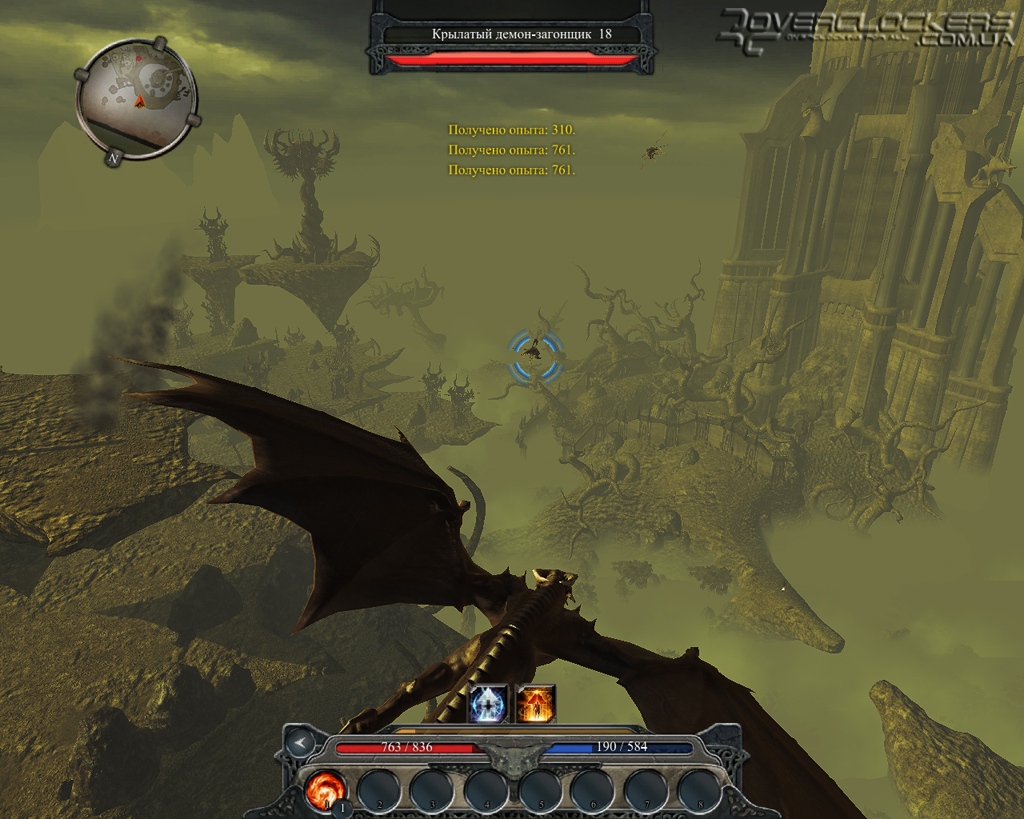Viewport: 1024px width, 819px height.
Task: Select the orange fiery figure buff icon
Action: [x=536, y=703]
